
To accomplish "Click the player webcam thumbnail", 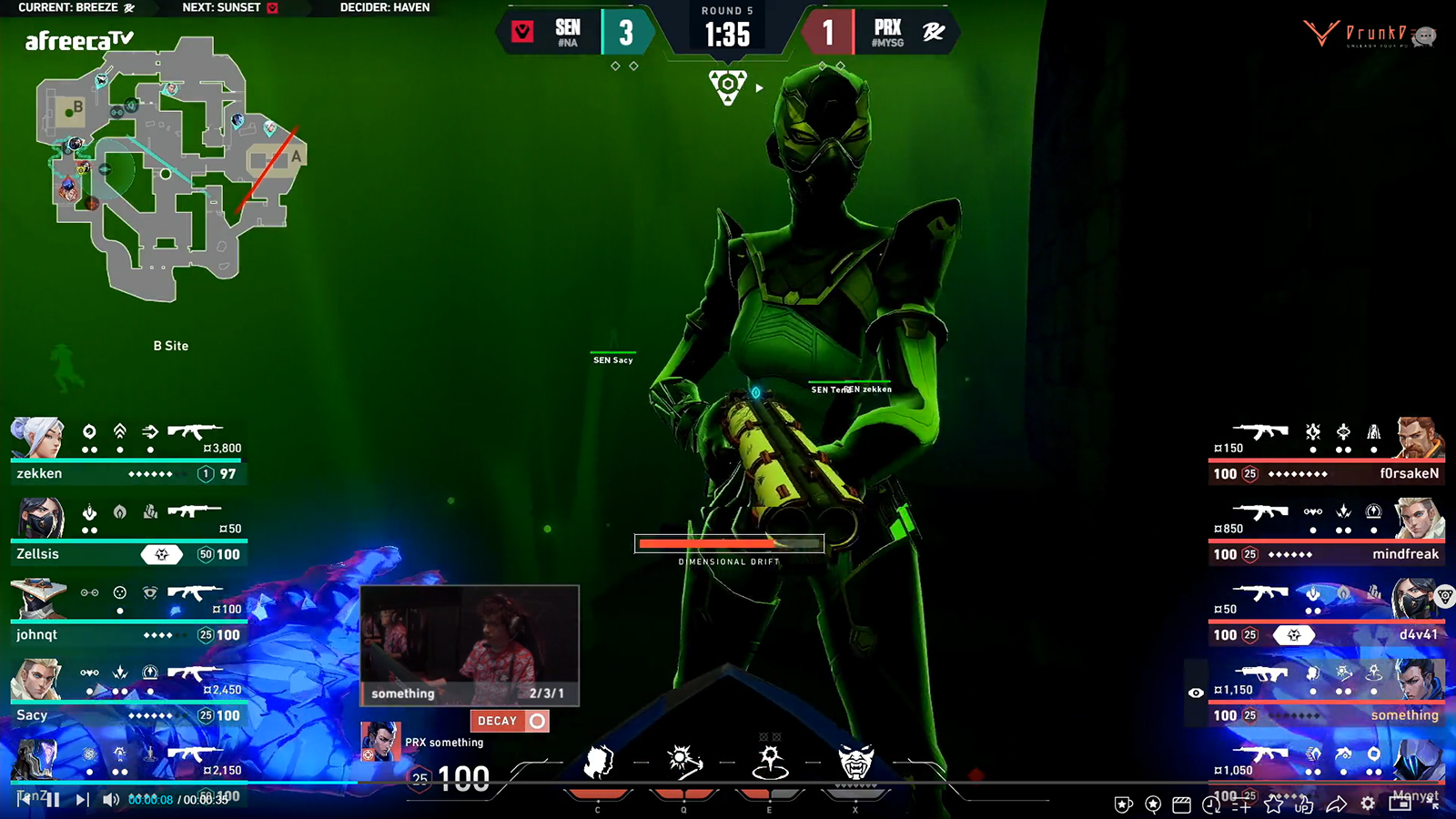I will (470, 646).
